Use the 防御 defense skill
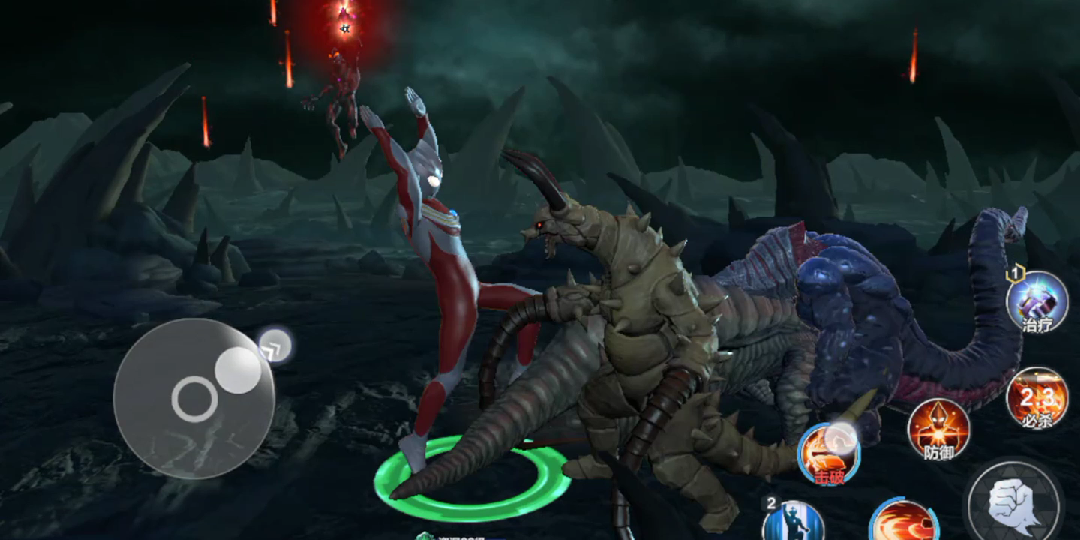Viewport: 1080px width, 540px height. 938,427
